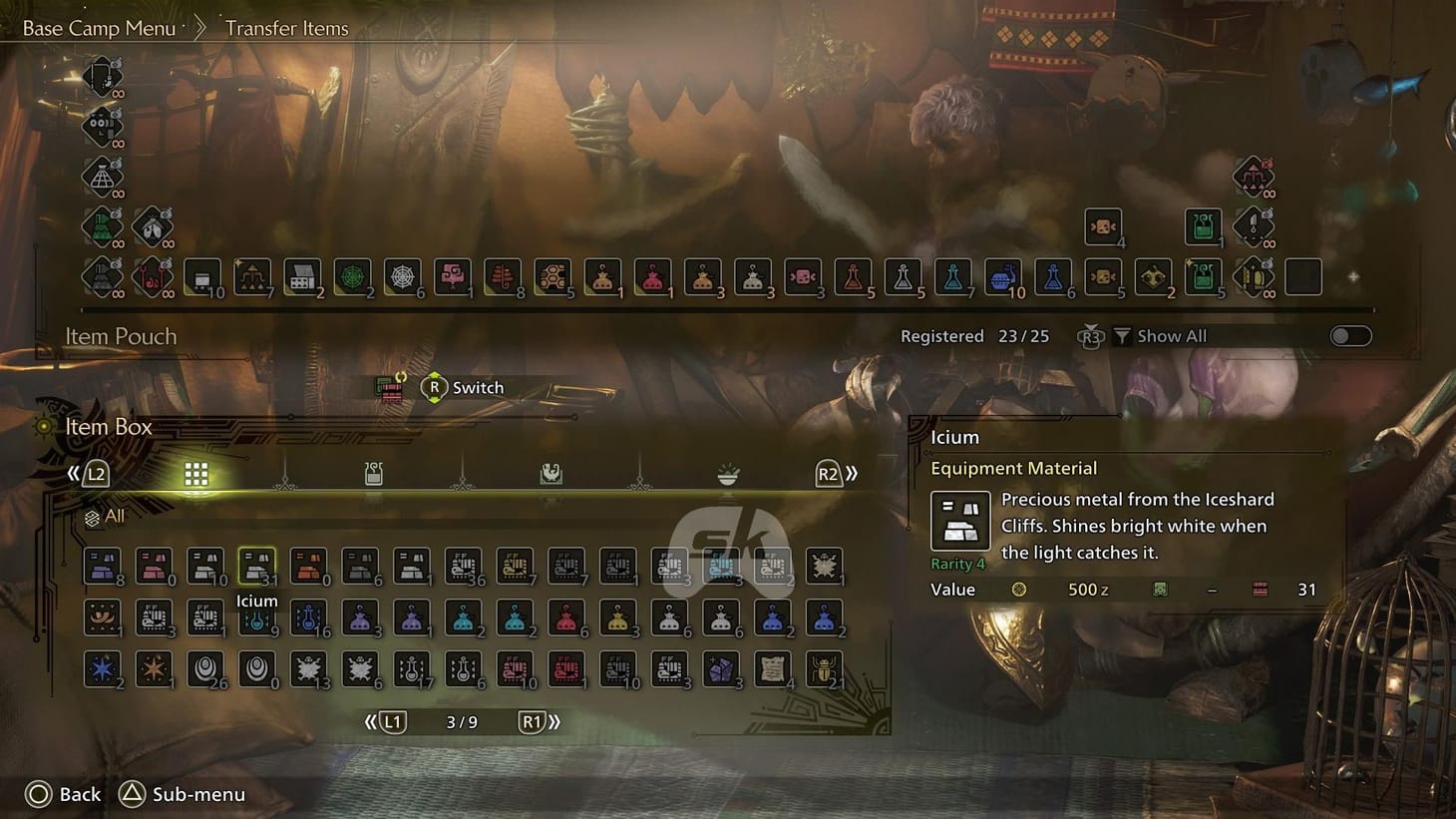
Task: Click the scroll item icon in the Item Box
Action: 773,668
